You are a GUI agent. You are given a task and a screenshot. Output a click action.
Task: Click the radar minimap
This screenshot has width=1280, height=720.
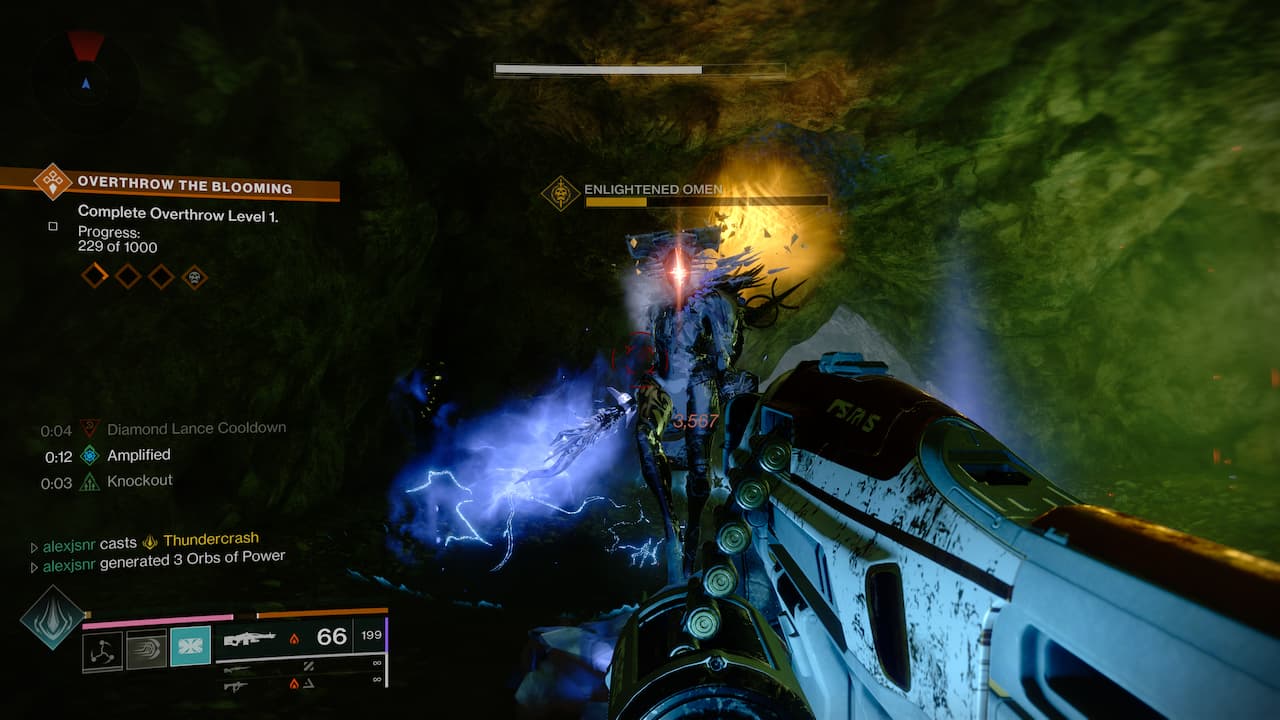[85, 77]
